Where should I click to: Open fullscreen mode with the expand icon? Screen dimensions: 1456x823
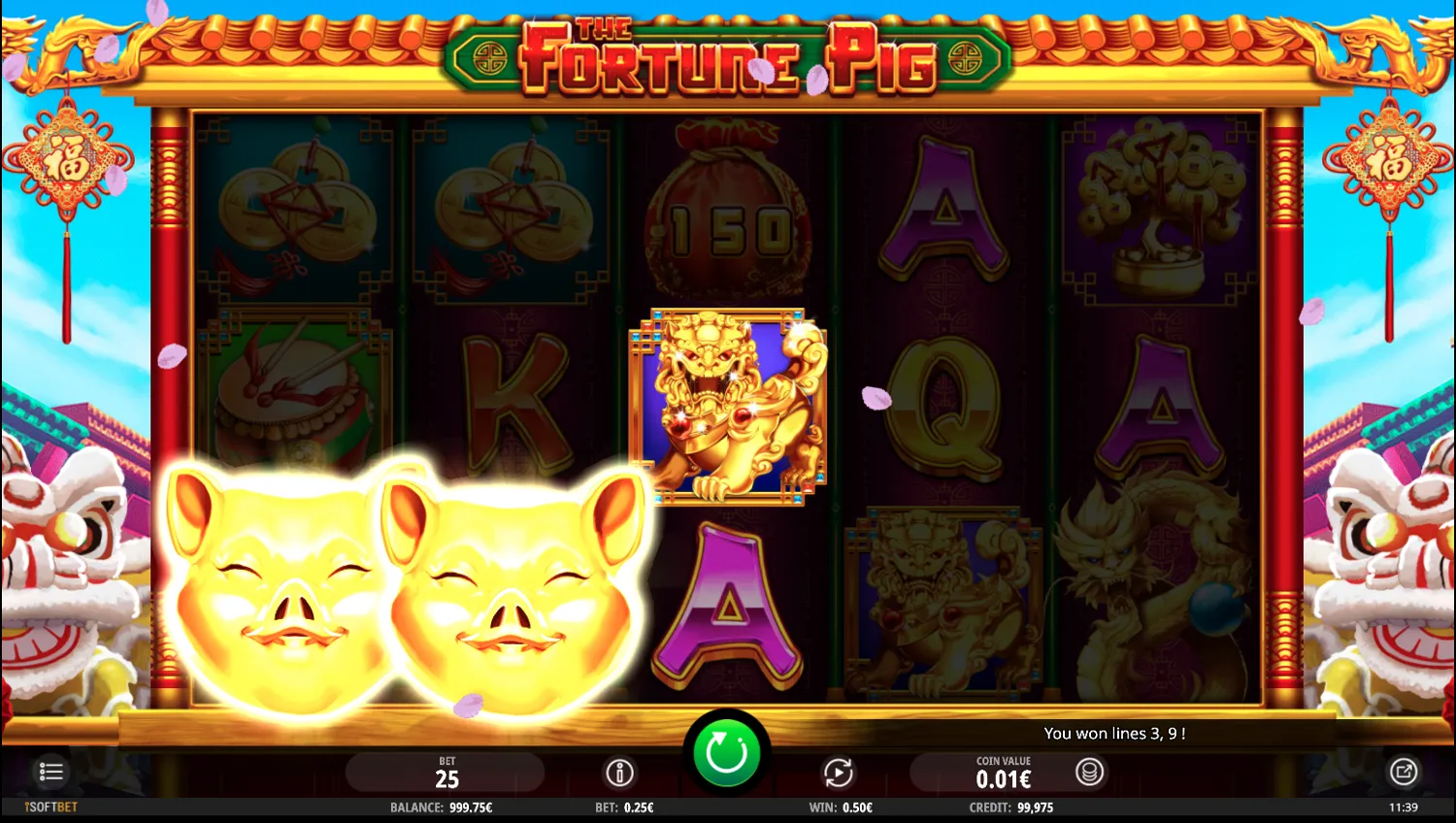click(1405, 771)
